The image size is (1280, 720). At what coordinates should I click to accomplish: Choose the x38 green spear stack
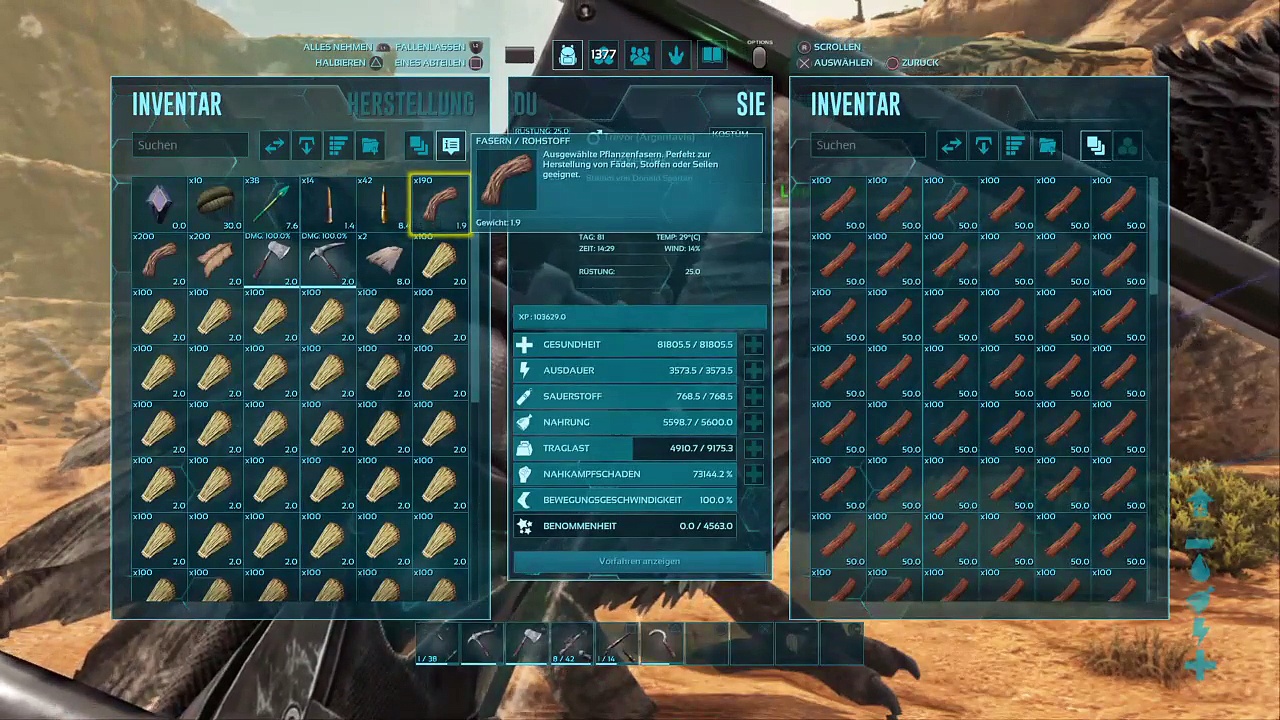(272, 204)
